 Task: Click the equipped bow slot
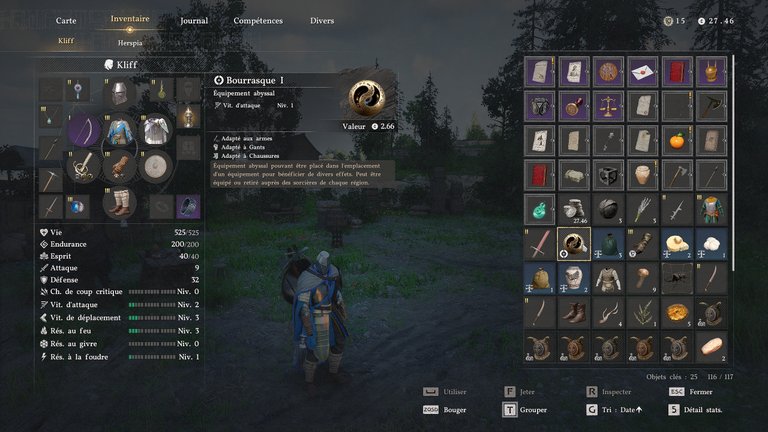[x=85, y=130]
